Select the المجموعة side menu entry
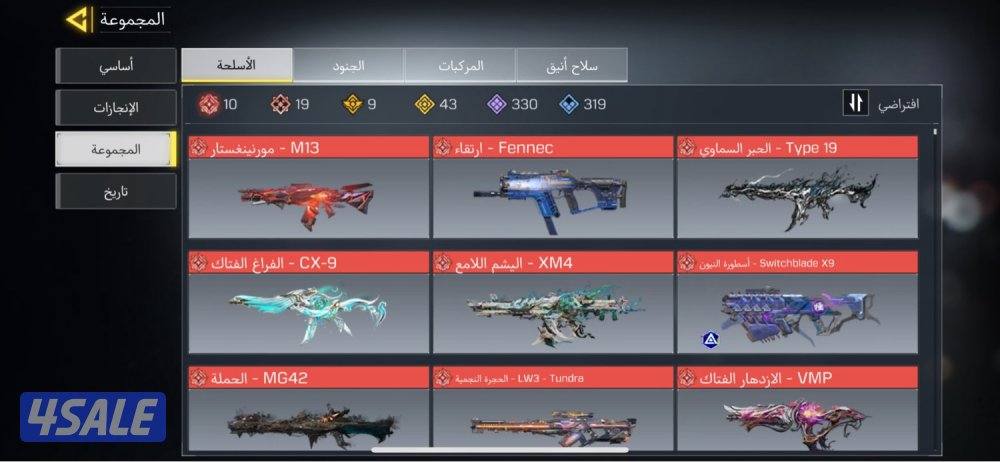Viewport: 1000px width, 462px height. click(116, 149)
